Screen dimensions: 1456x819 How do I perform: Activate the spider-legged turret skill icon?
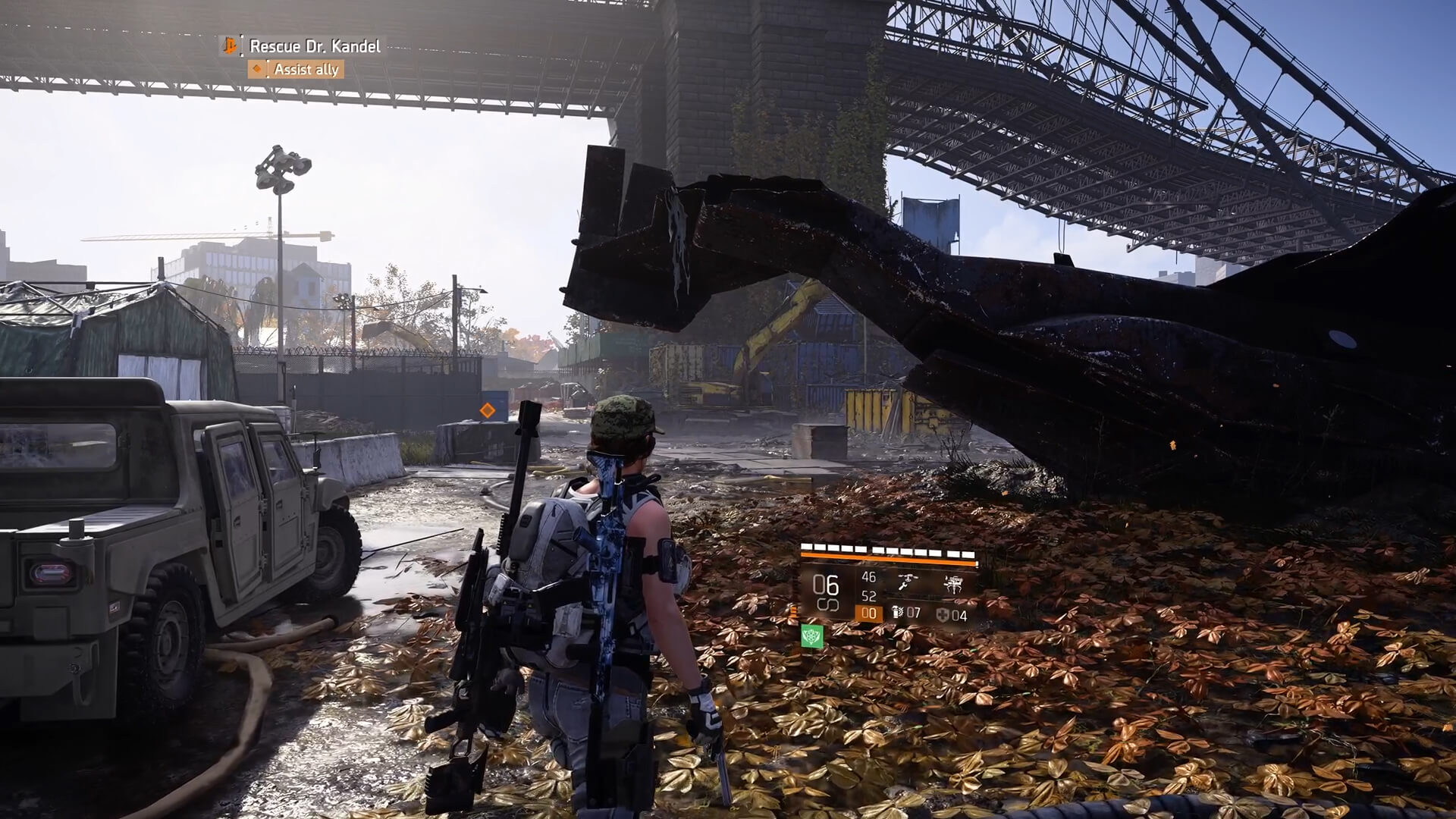point(952,583)
